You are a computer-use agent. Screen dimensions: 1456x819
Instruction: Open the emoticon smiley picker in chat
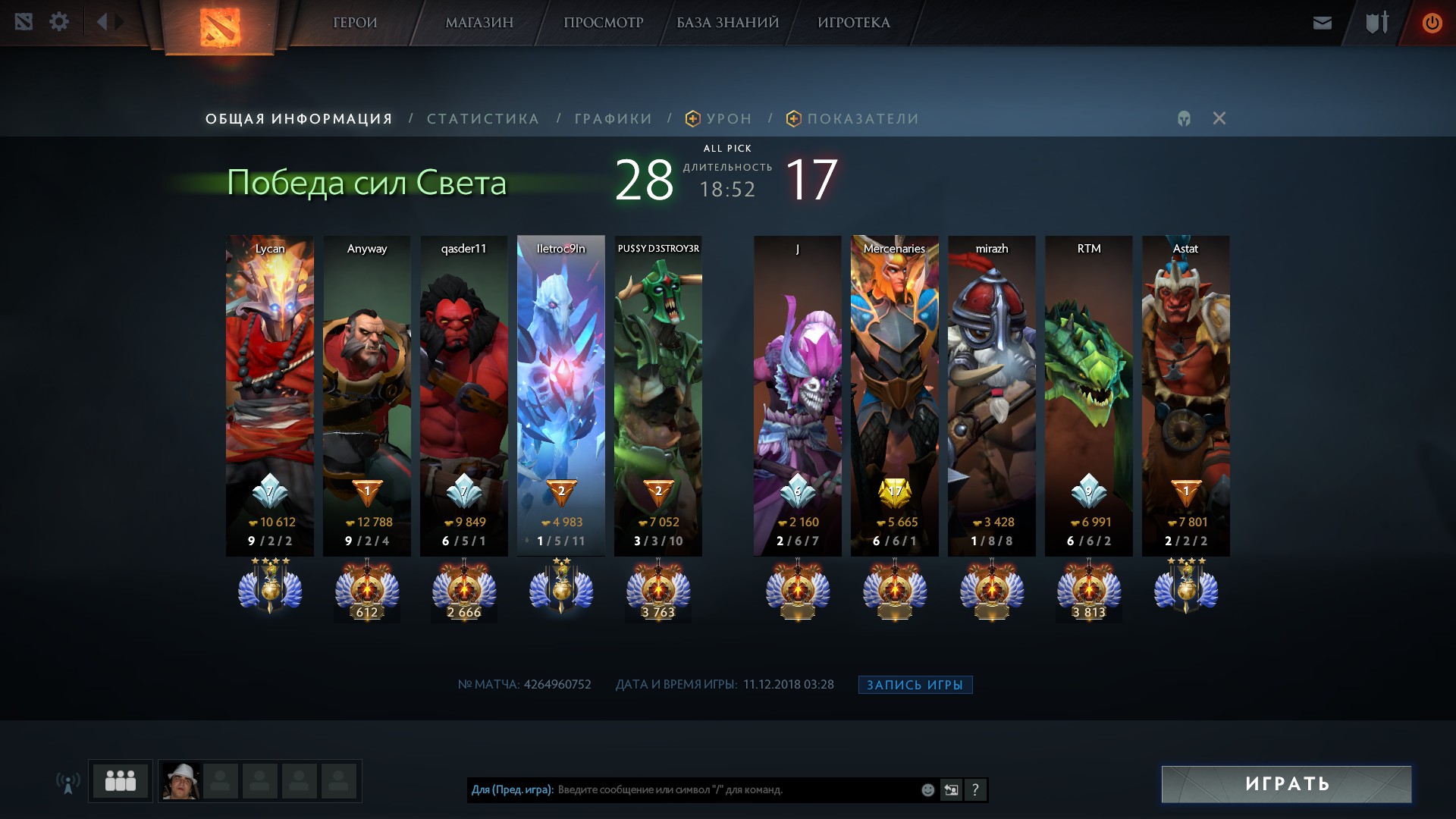tap(927, 790)
